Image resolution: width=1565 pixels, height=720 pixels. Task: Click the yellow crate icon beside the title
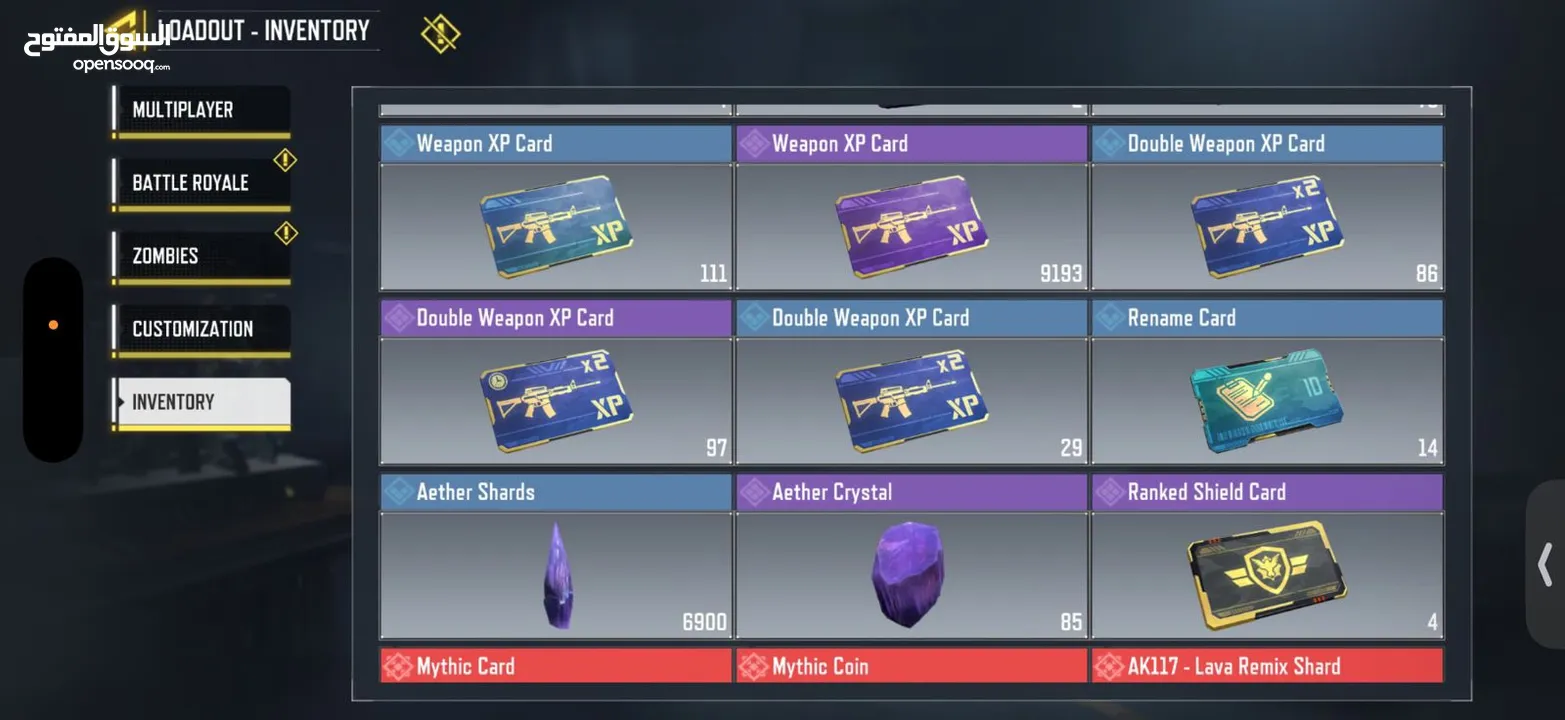(x=440, y=32)
